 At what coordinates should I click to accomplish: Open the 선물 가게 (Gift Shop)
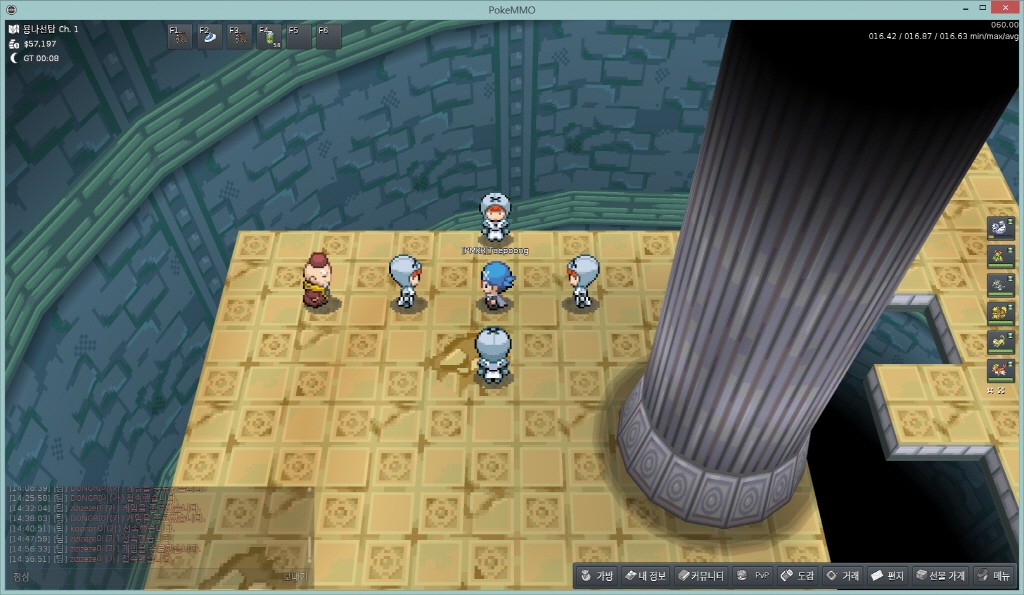click(x=939, y=576)
